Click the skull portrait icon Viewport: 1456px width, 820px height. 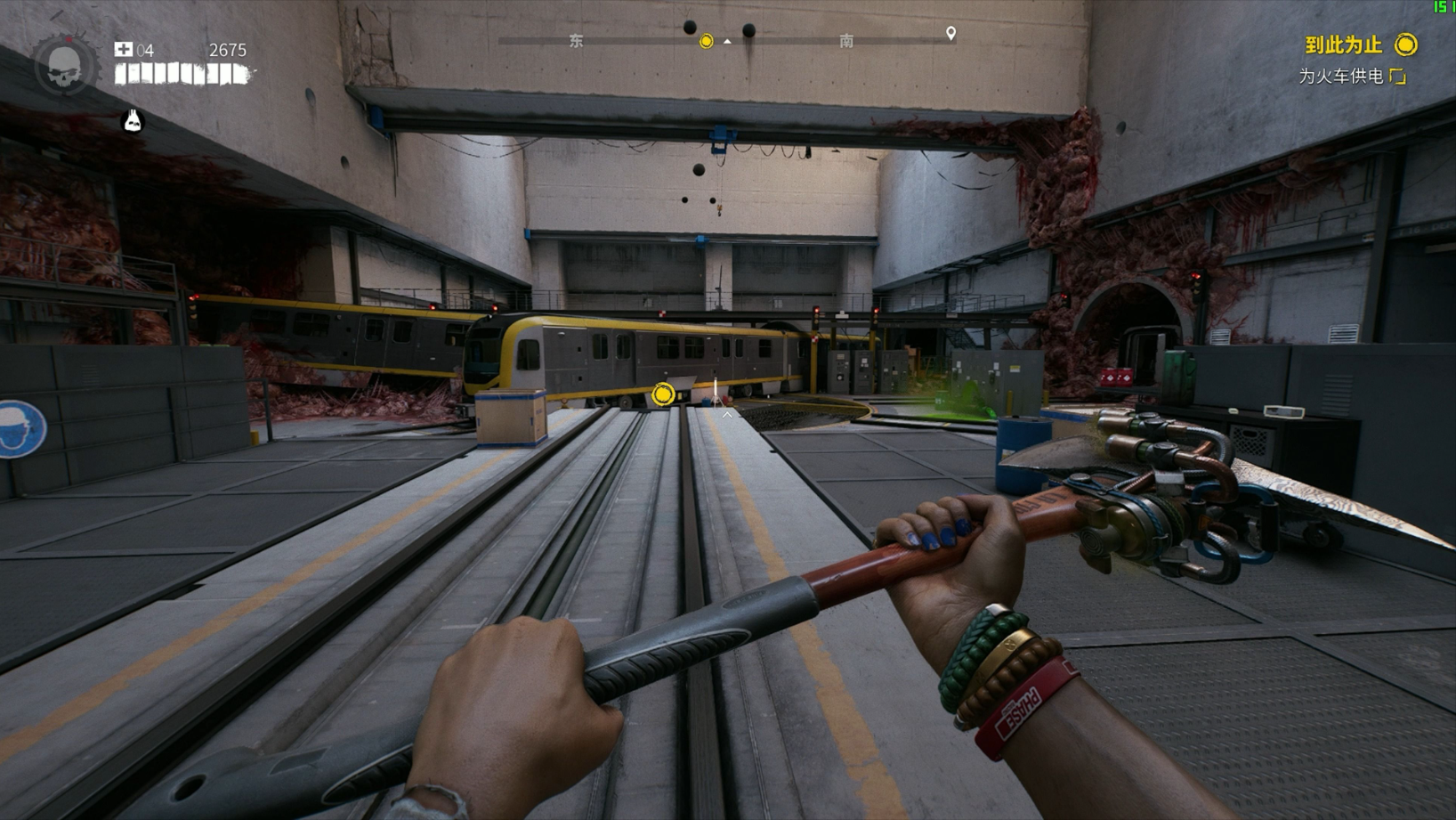[x=64, y=65]
